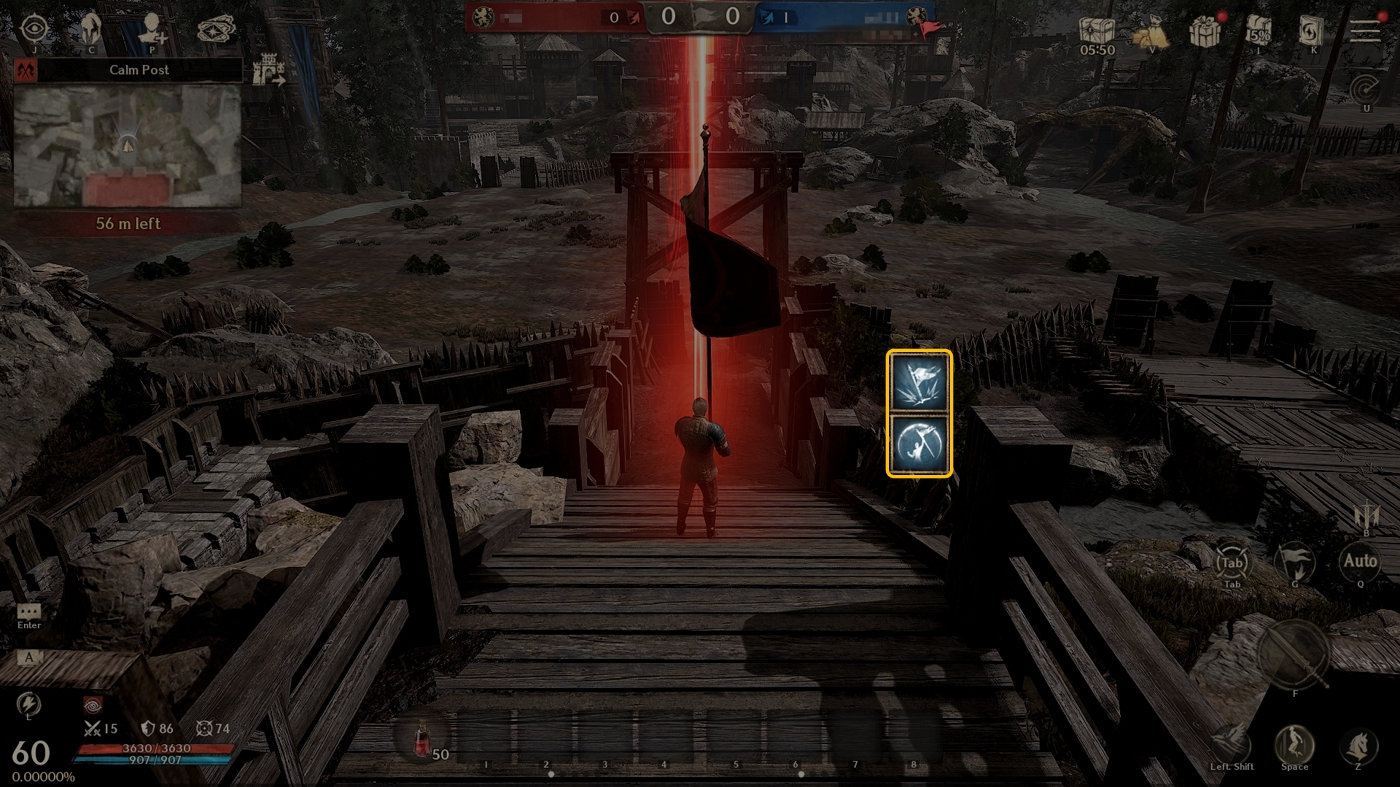Open the gold pouch shop icon
The image size is (1400, 787).
pyautogui.click(x=1151, y=34)
